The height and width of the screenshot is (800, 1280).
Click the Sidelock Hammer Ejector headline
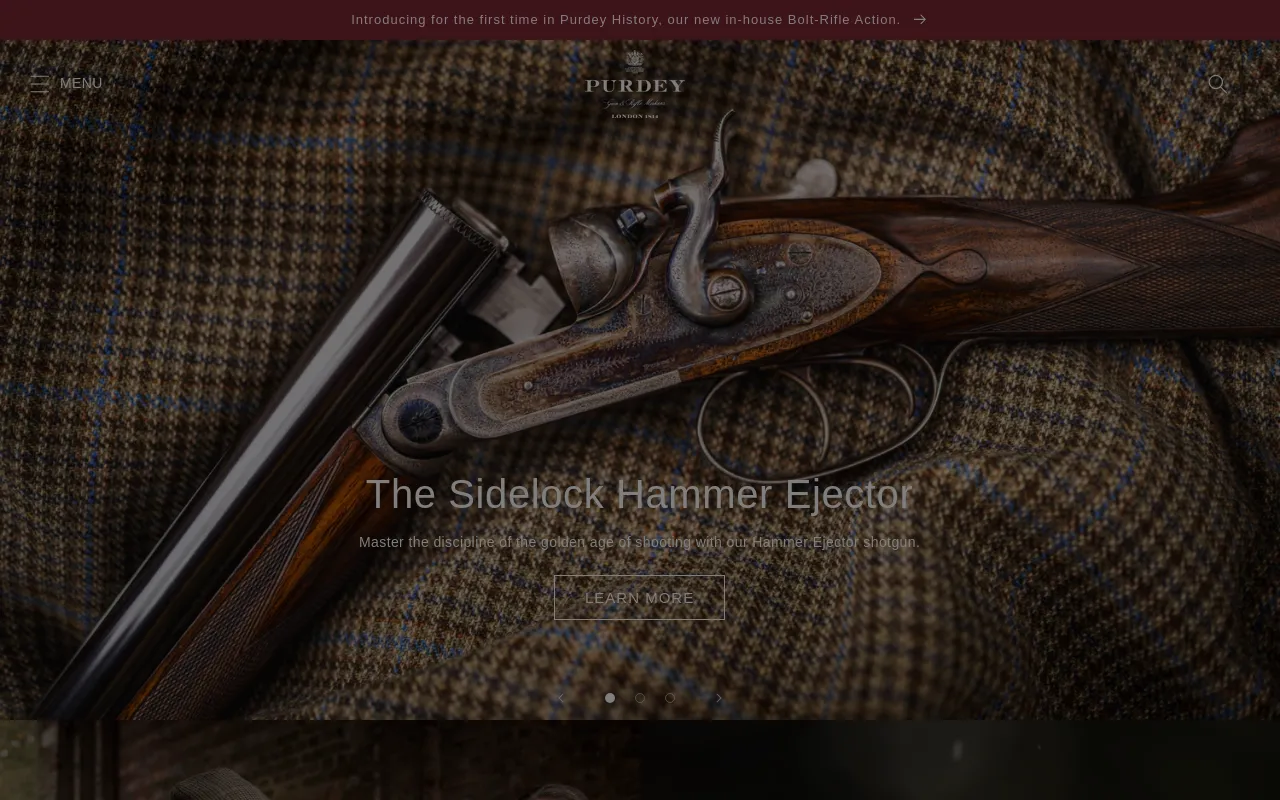pos(639,494)
